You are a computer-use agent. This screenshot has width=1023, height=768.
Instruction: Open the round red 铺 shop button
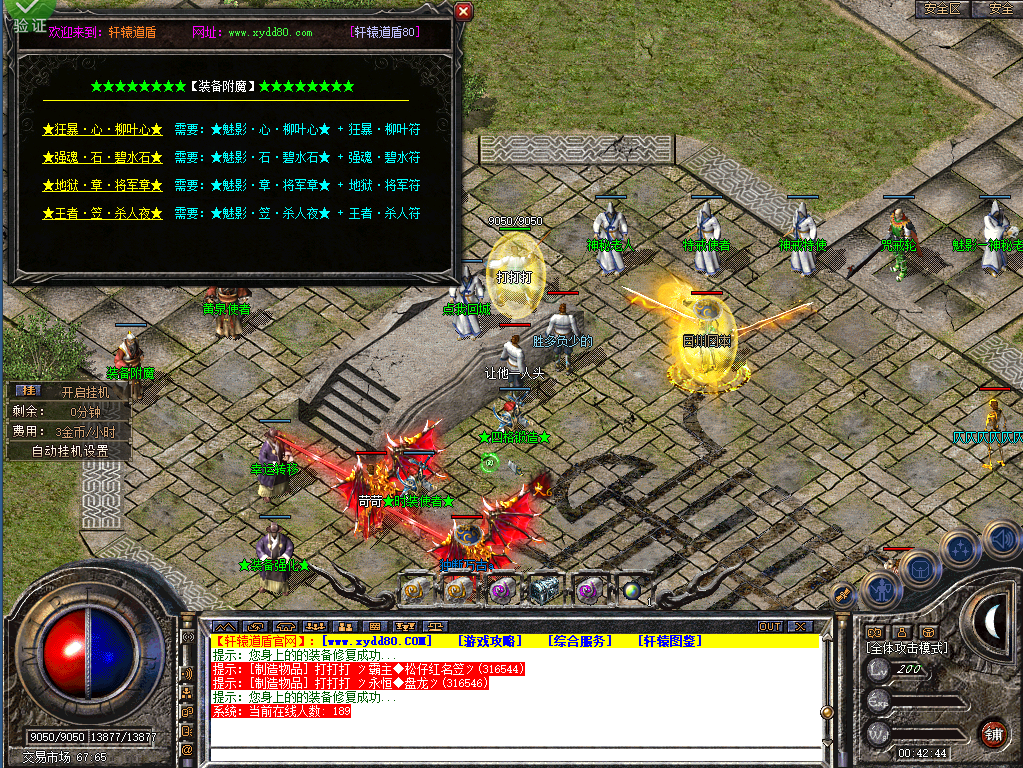coord(992,733)
